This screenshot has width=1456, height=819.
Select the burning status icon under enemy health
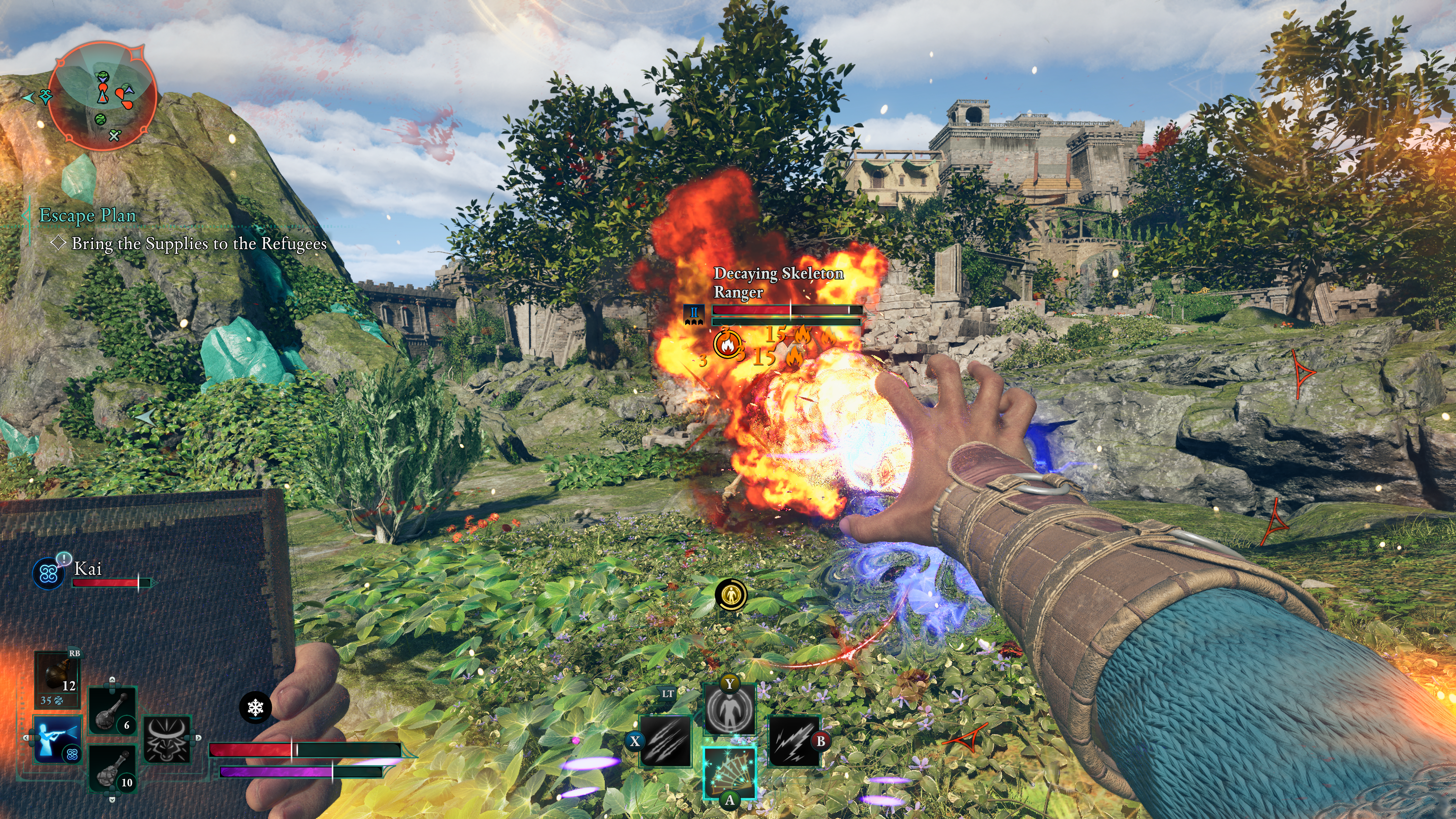pos(728,343)
